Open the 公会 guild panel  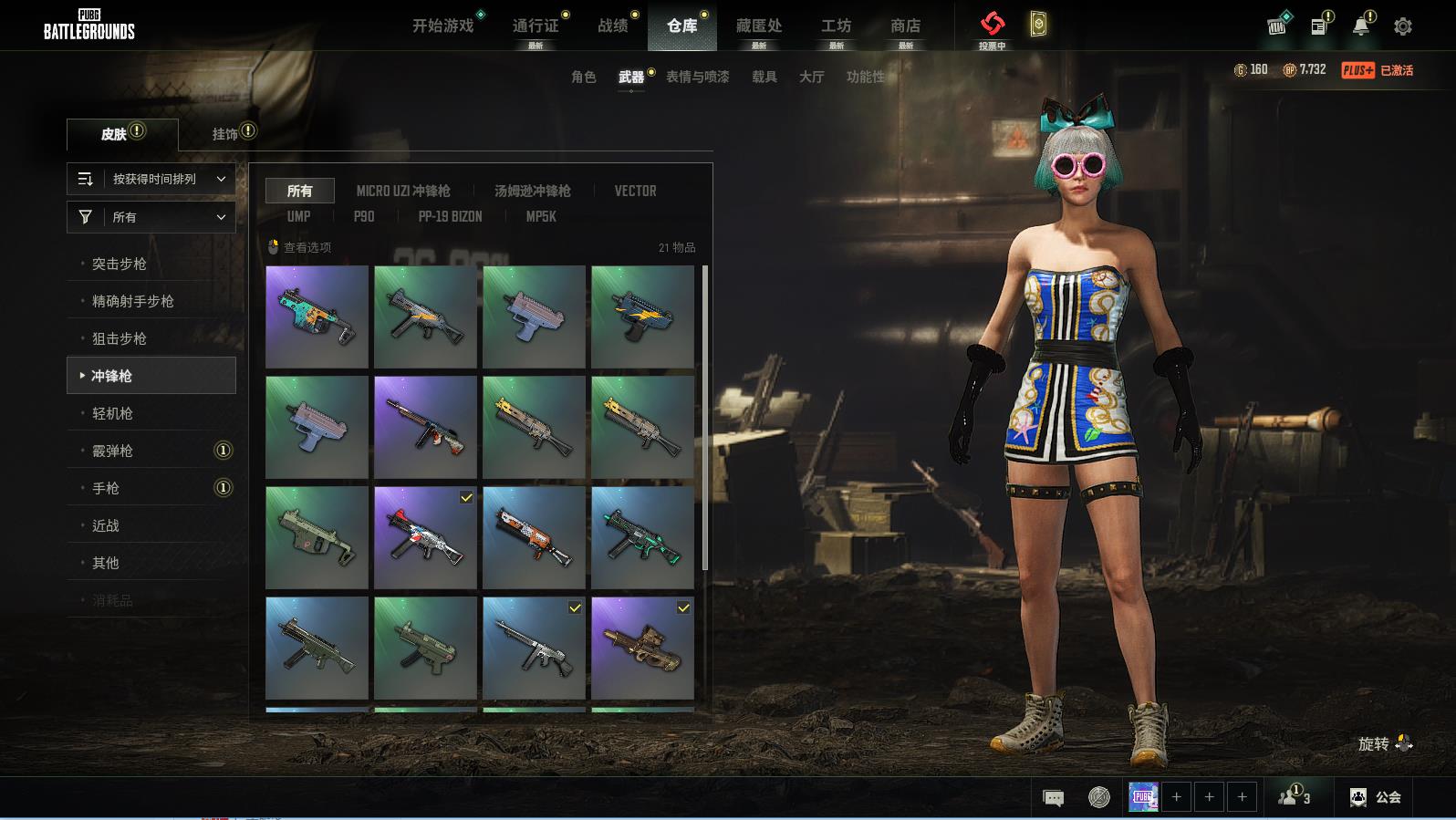coord(1376,797)
